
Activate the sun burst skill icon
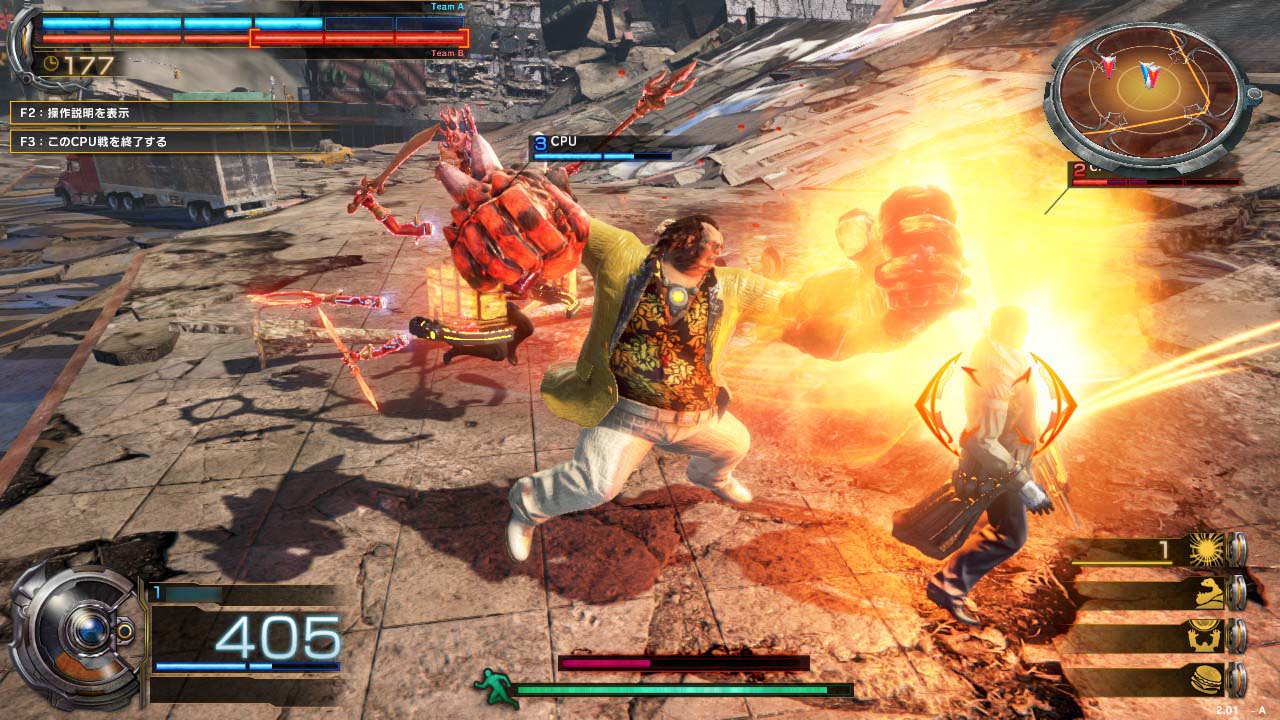1206,549
